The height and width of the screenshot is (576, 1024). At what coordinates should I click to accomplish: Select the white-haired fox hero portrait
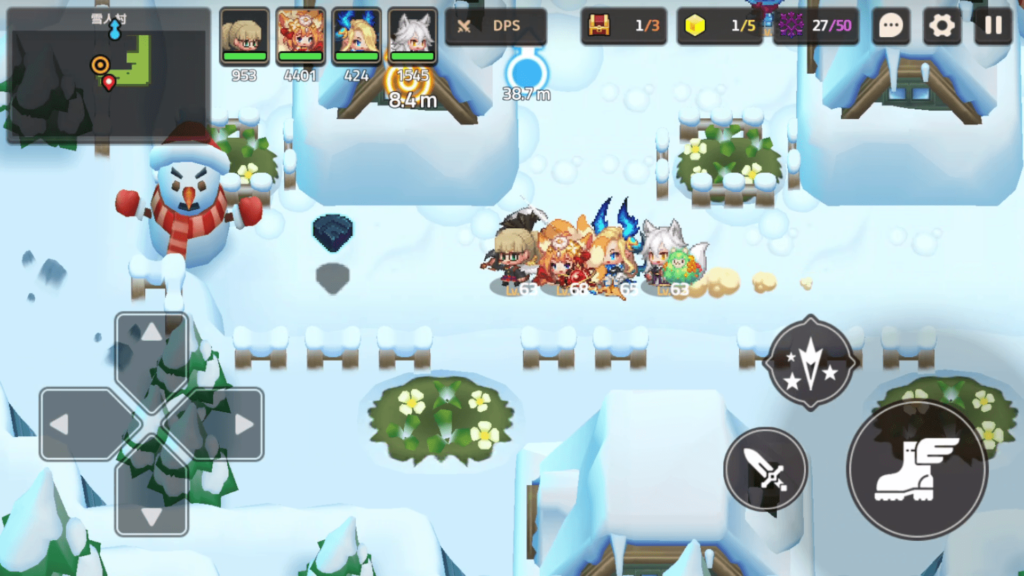pyautogui.click(x=412, y=36)
